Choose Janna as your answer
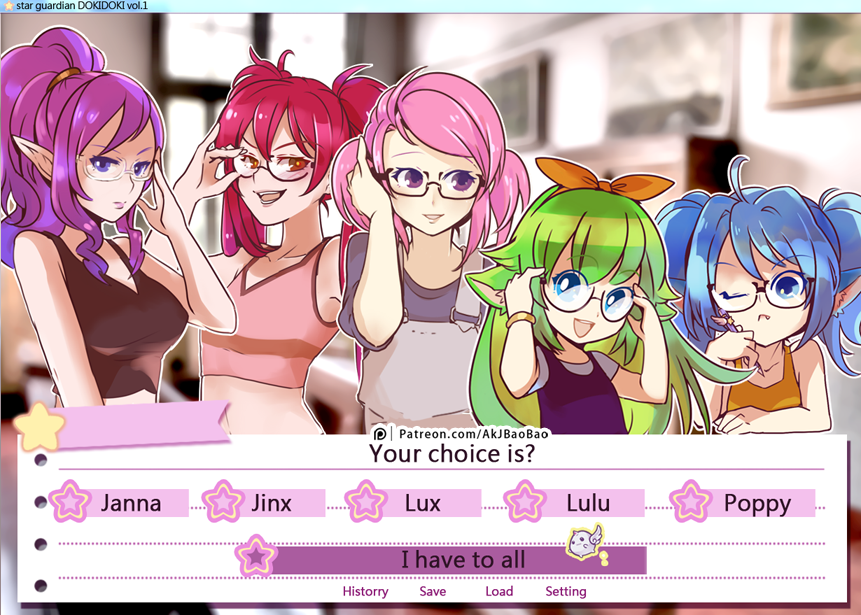Image resolution: width=861 pixels, height=615 pixels. click(x=130, y=503)
